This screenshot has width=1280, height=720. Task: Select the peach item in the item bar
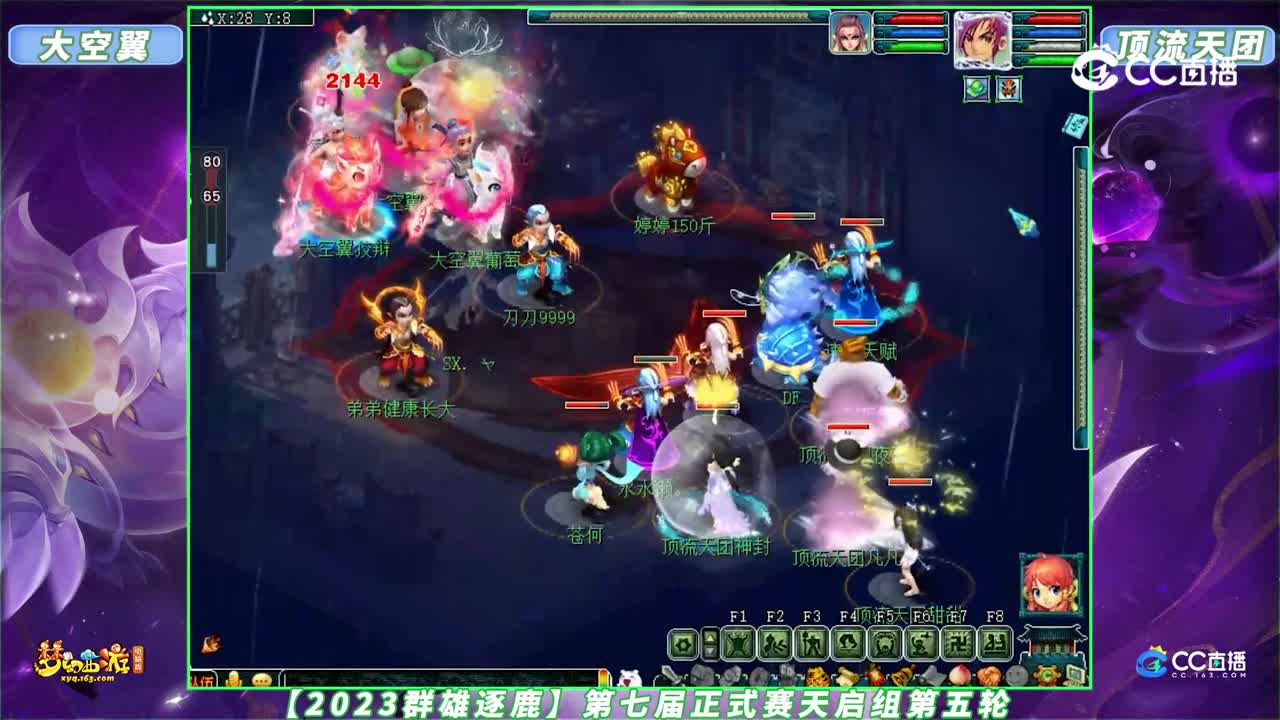point(959,674)
